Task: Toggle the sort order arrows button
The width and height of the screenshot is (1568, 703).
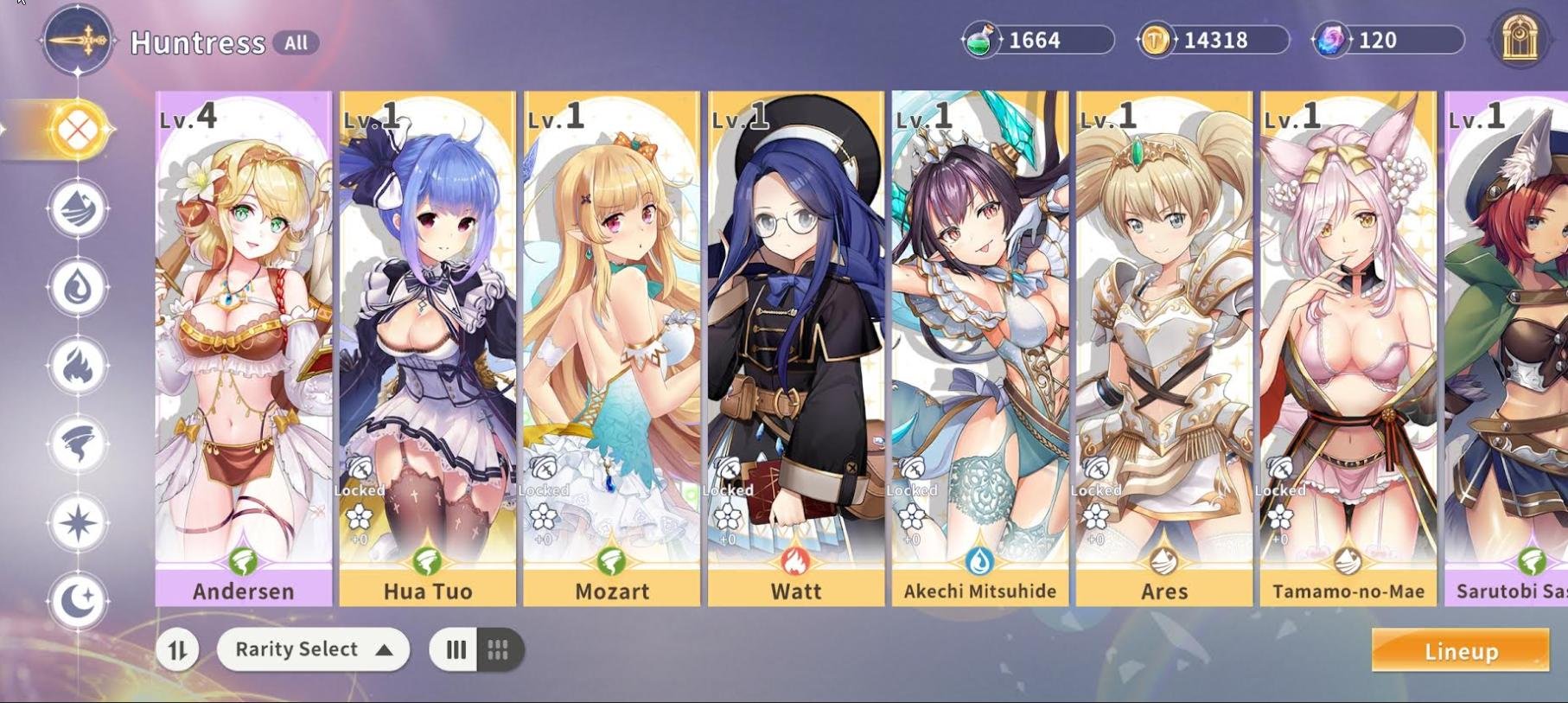Action: pos(178,650)
